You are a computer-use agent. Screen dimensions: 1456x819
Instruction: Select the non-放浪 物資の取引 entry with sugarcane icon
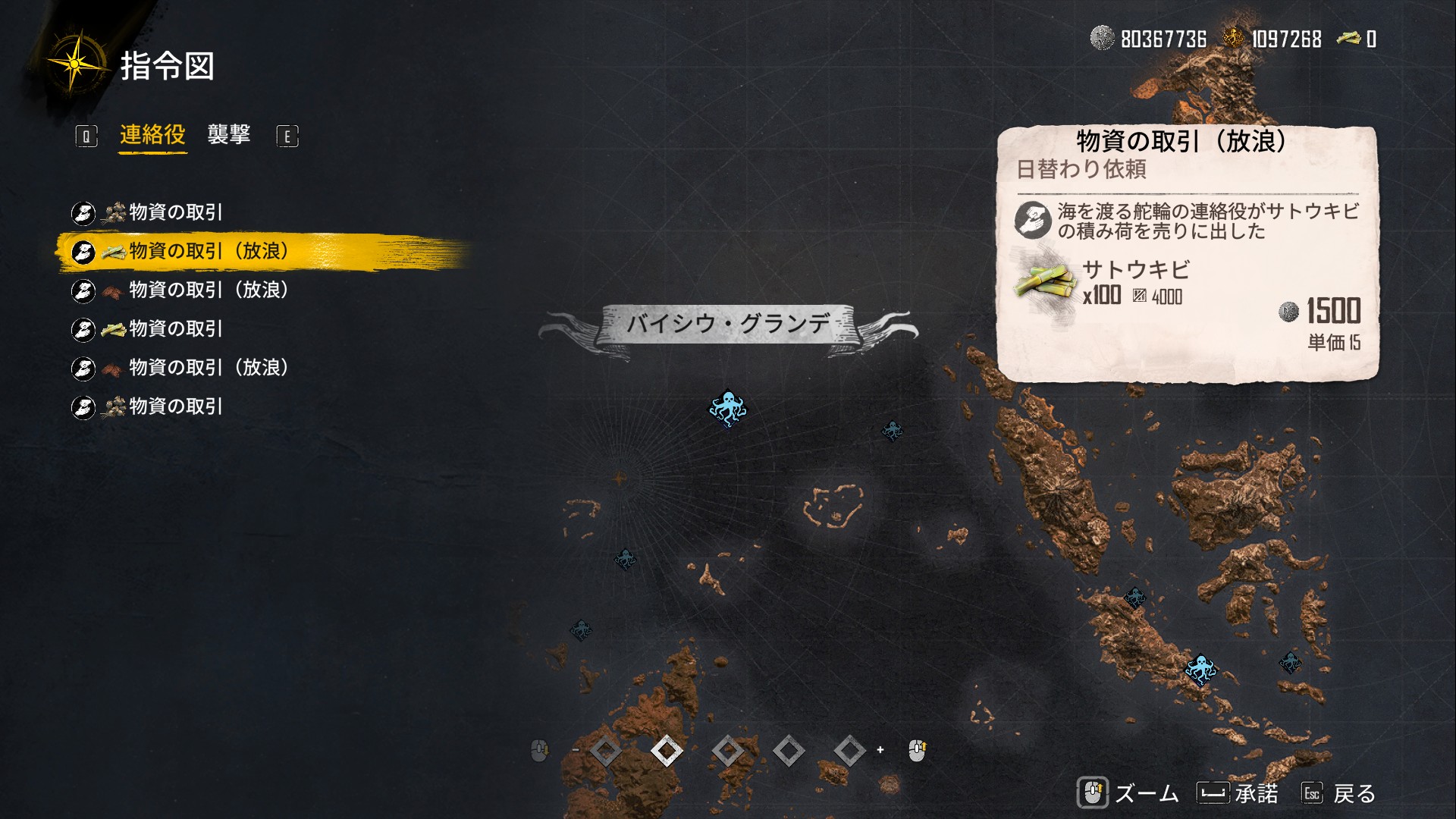click(175, 328)
